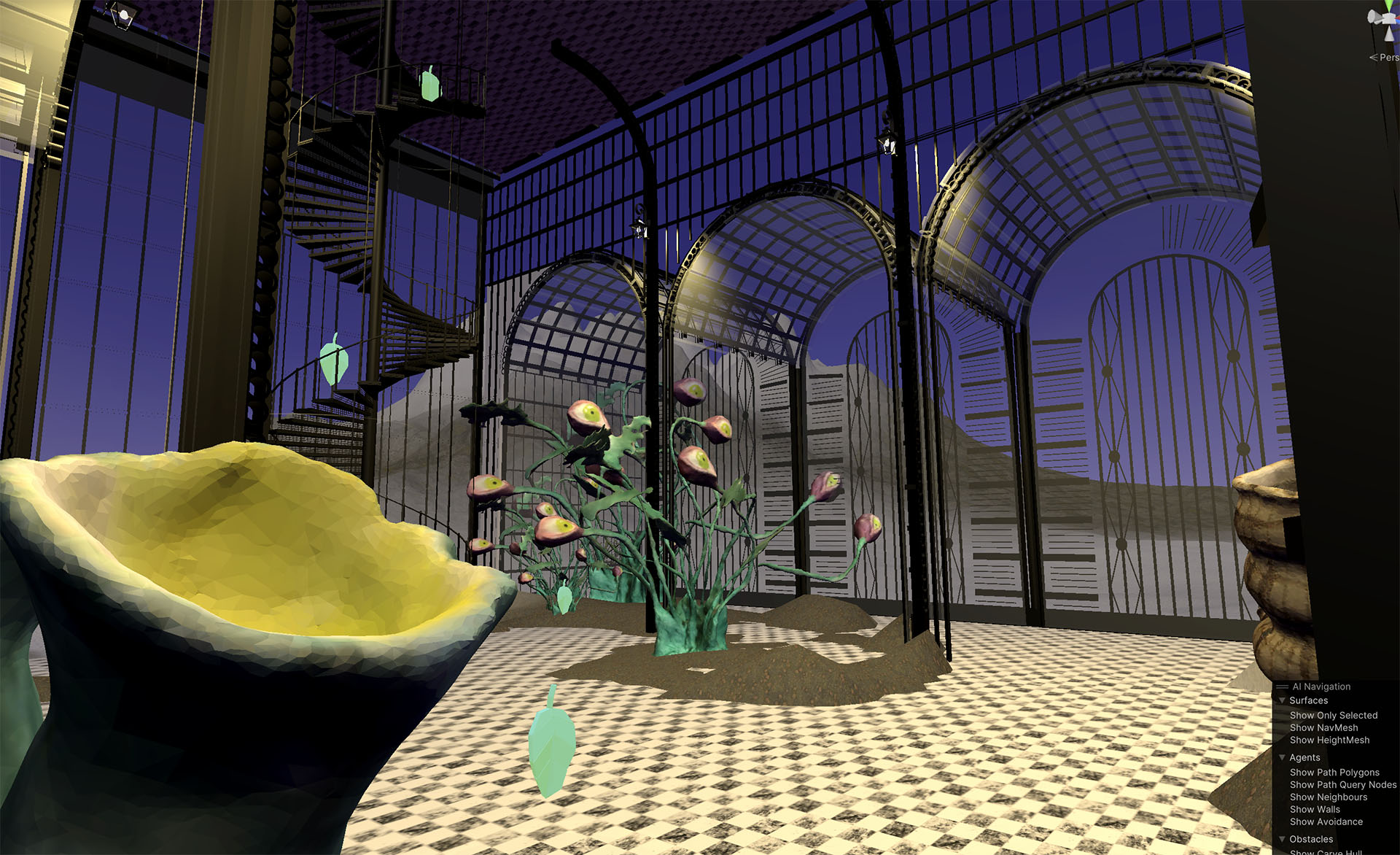Viewport: 1400px width, 855px height.
Task: Collapse the Obstacles section
Action: (1283, 840)
